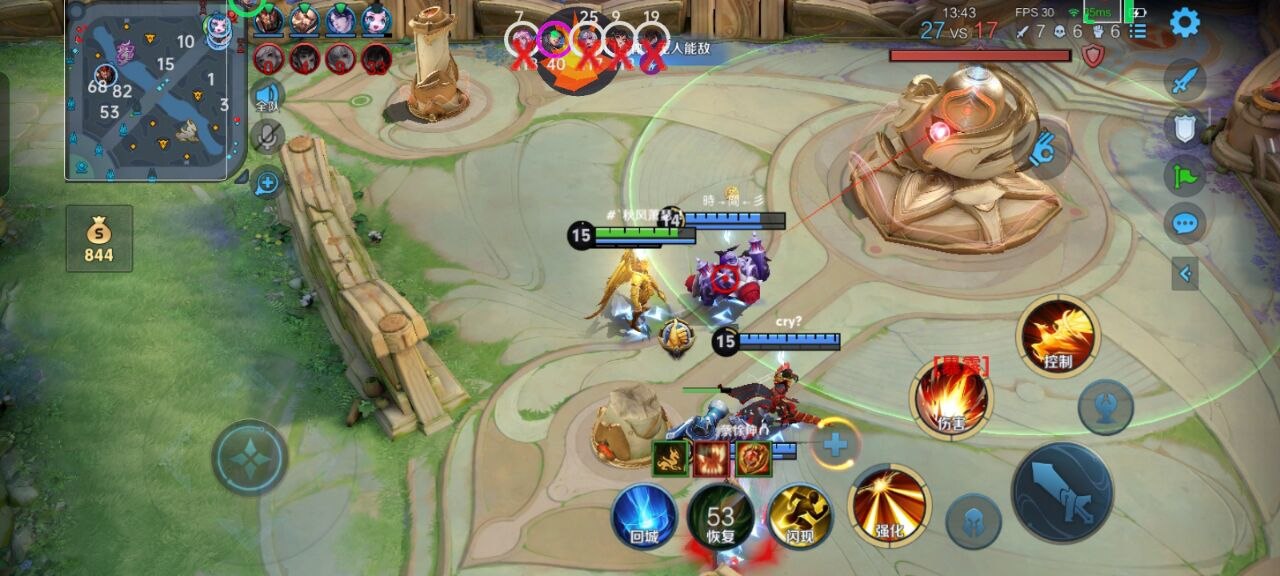Activate the 控制 control skill
Screen dimensions: 1280x576
point(1057,336)
